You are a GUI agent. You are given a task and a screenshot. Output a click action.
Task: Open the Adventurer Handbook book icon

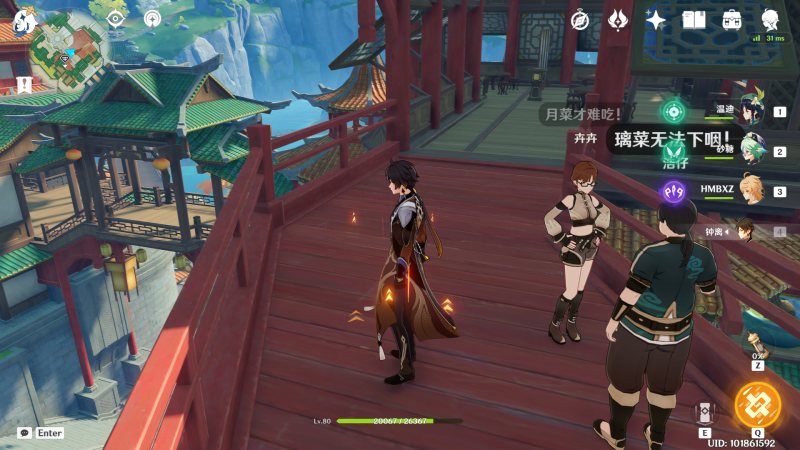tap(694, 20)
